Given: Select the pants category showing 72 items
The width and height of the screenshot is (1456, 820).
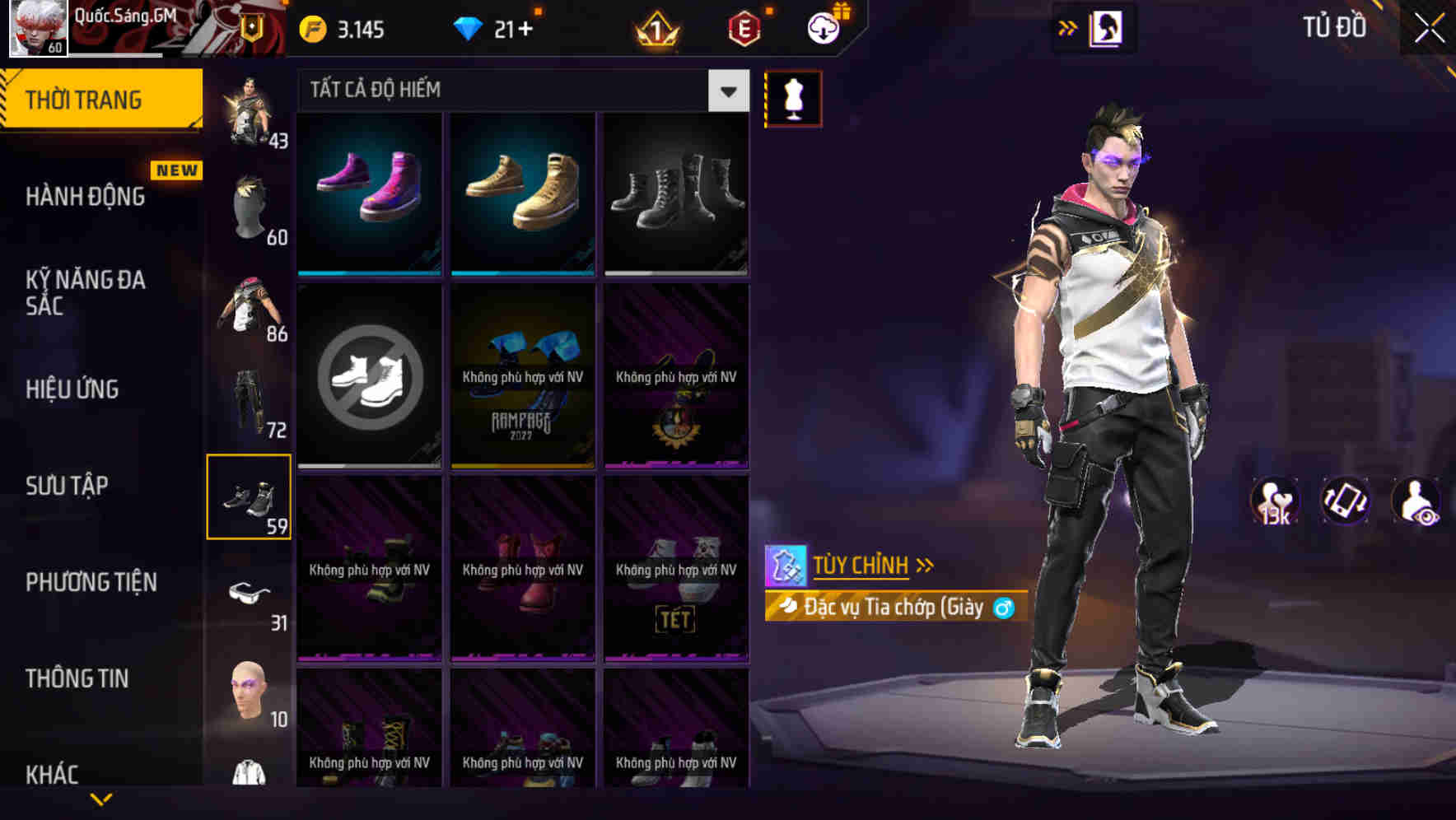Looking at the screenshot, I should 249,399.
